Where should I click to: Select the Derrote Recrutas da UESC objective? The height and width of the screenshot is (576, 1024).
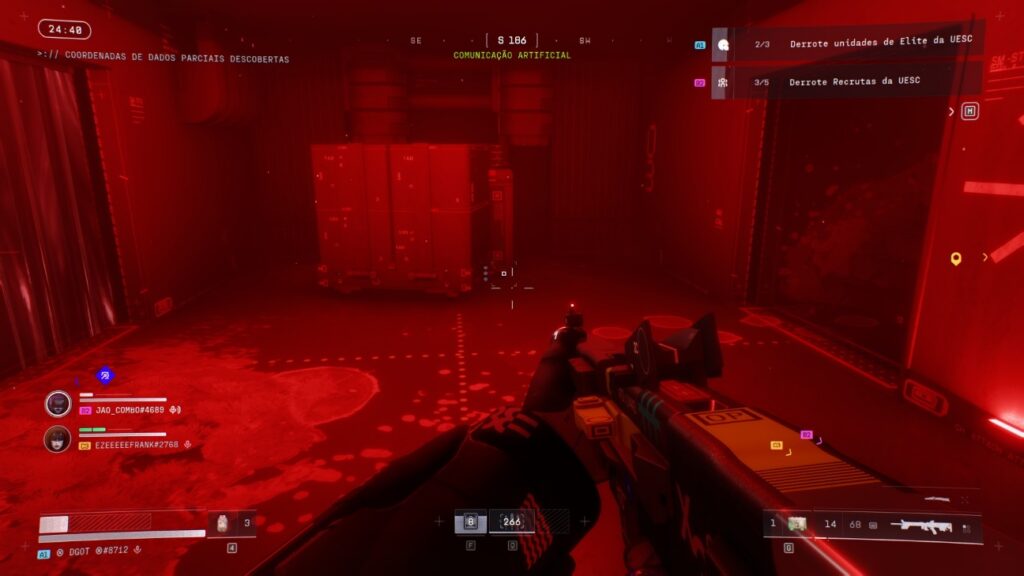click(x=854, y=81)
